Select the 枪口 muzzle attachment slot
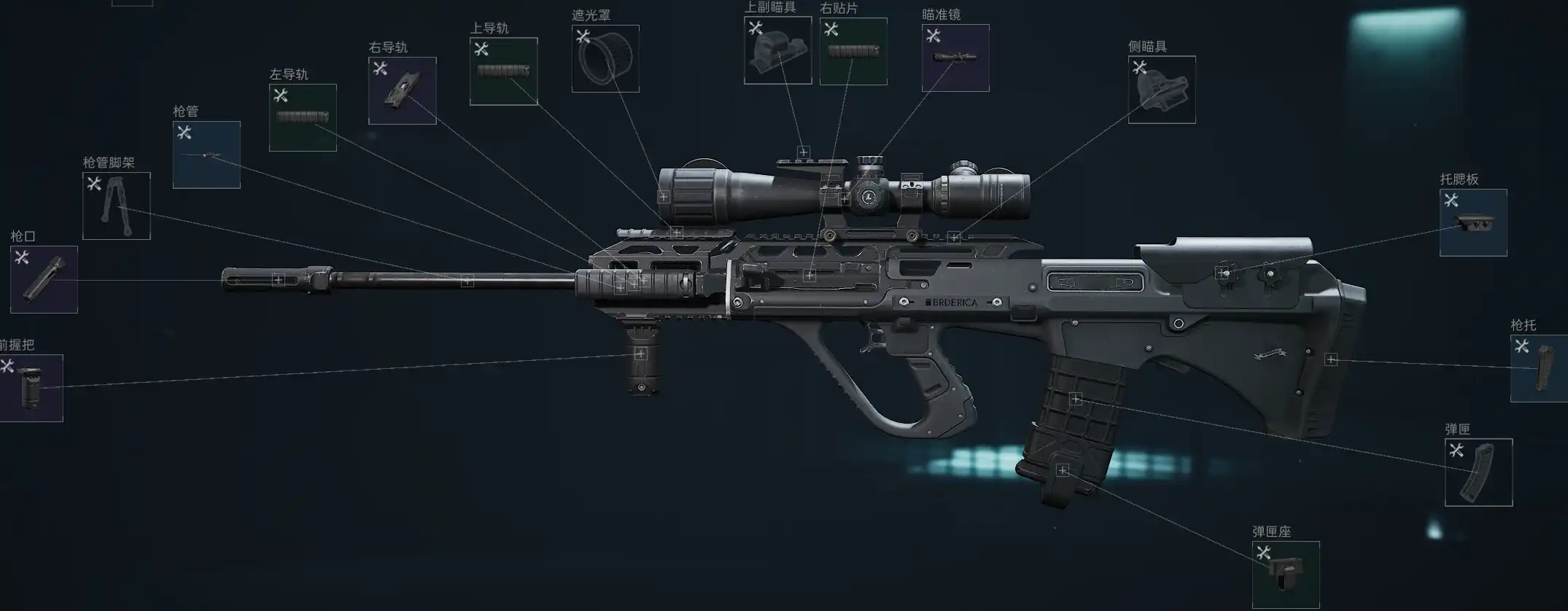 pos(44,279)
